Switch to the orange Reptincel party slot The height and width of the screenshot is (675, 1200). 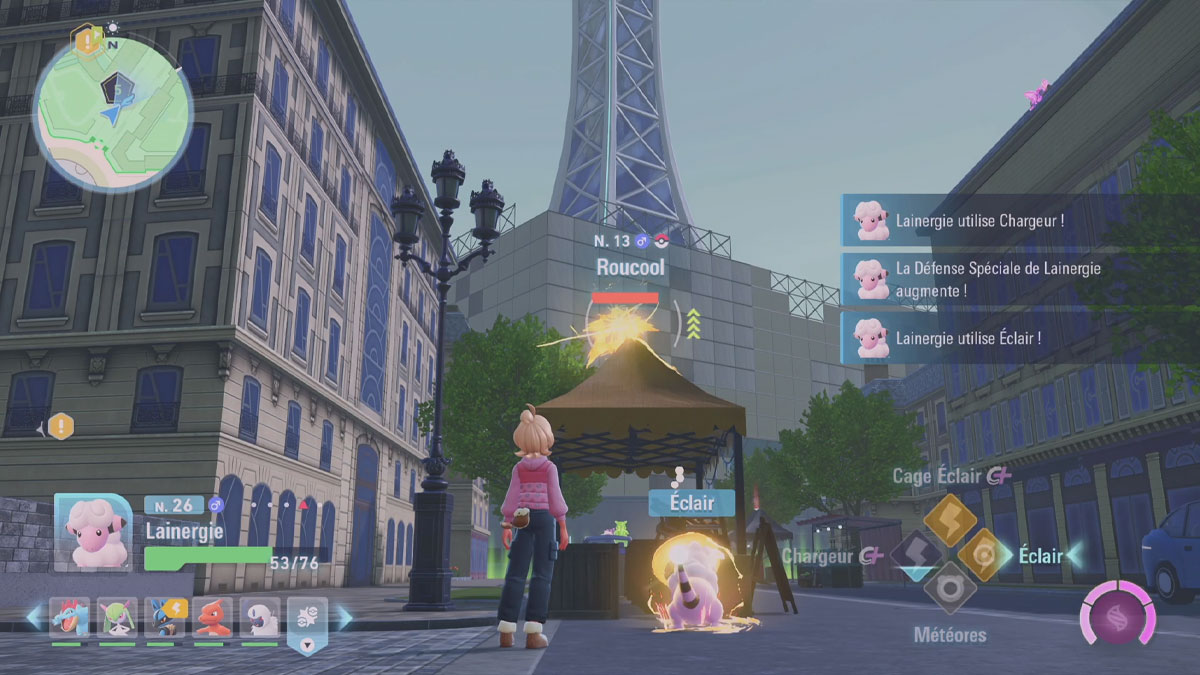tap(212, 618)
